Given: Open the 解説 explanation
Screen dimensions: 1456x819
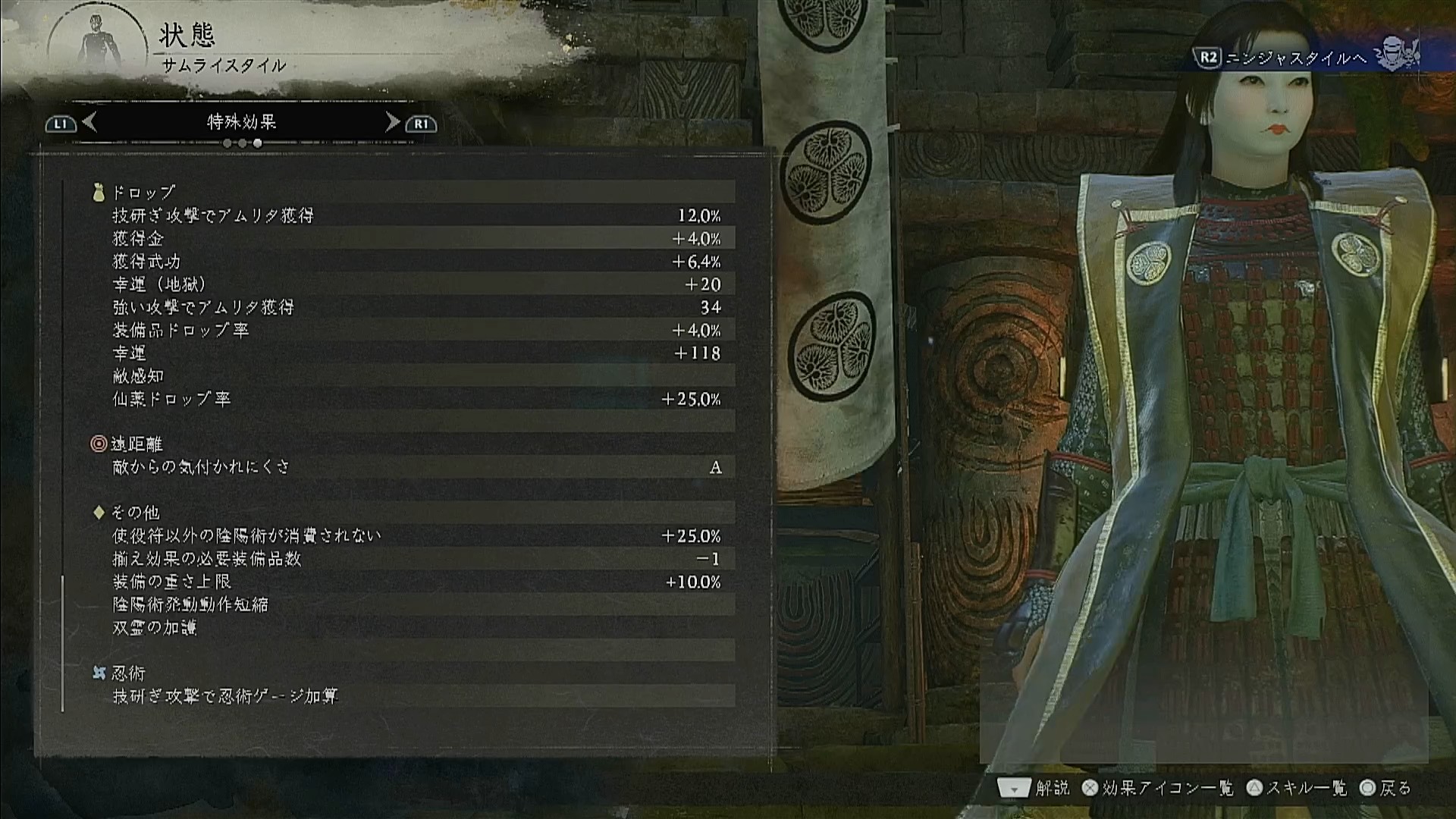Looking at the screenshot, I should tap(1034, 789).
